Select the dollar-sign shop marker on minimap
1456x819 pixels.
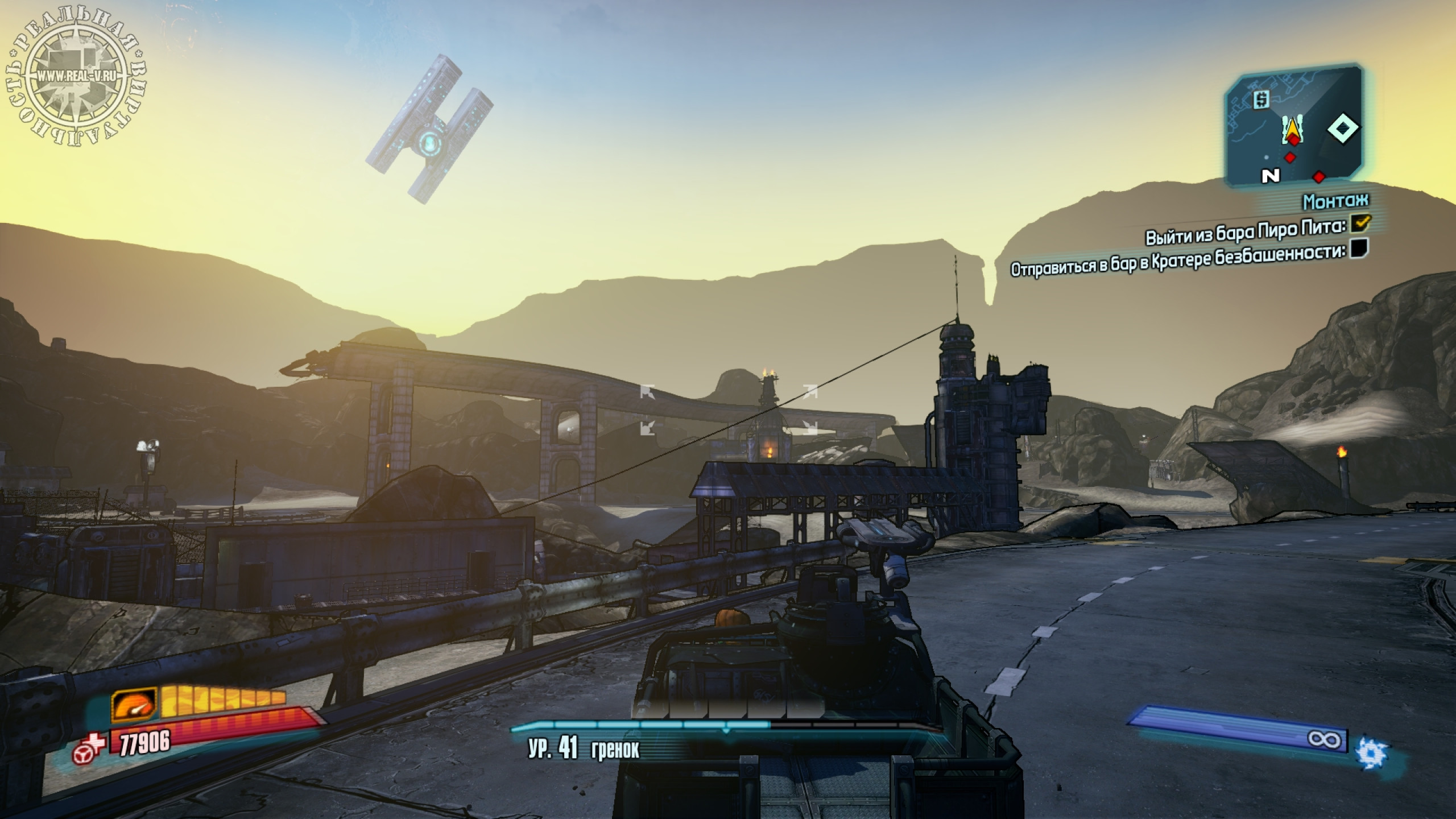tap(1261, 100)
